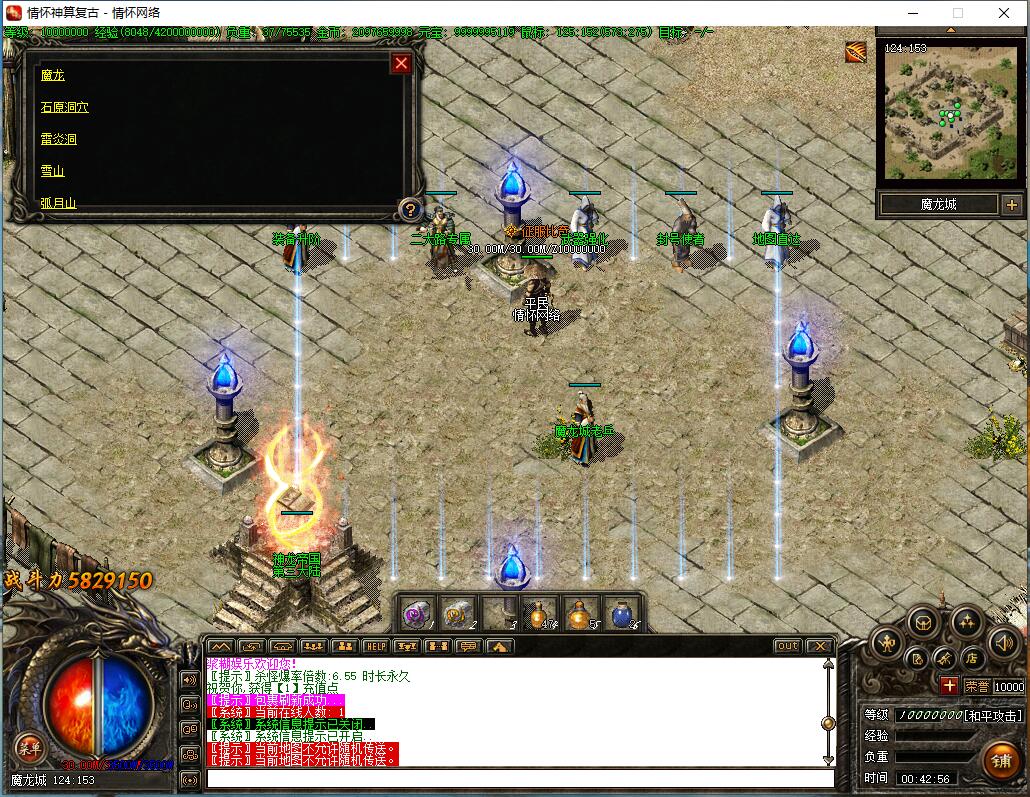Viewport: 1030px width, 797px height.
Task: Pick the 孤月山 destination link
Action: pos(58,203)
